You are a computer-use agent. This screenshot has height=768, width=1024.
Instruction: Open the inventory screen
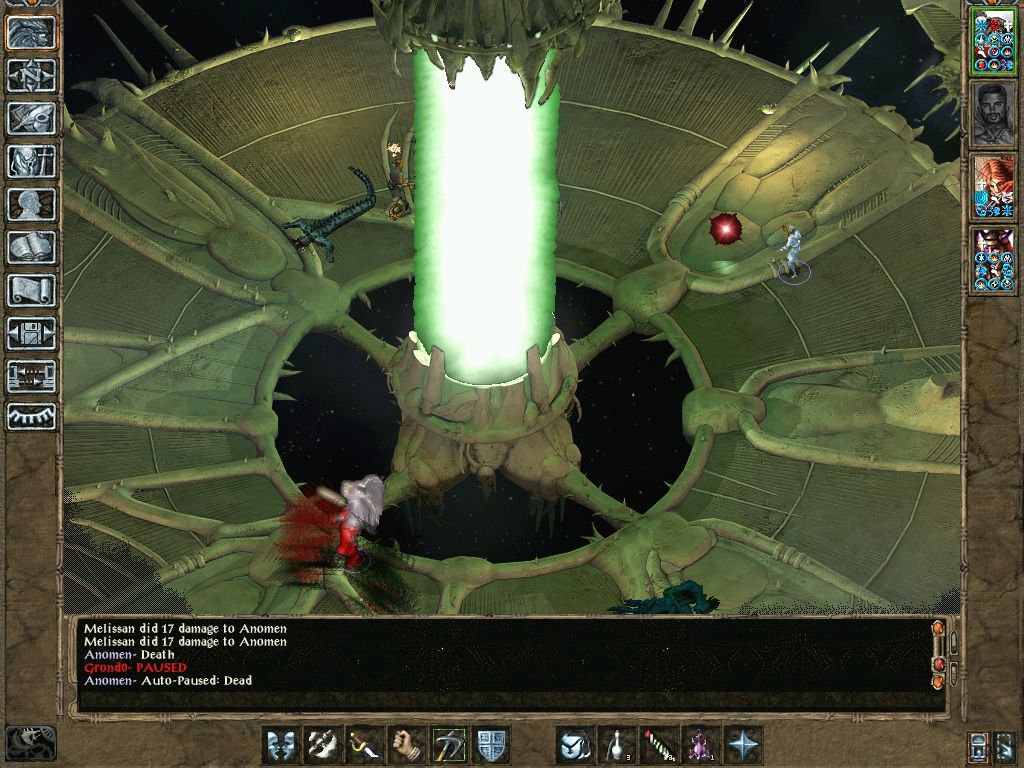coord(31,161)
